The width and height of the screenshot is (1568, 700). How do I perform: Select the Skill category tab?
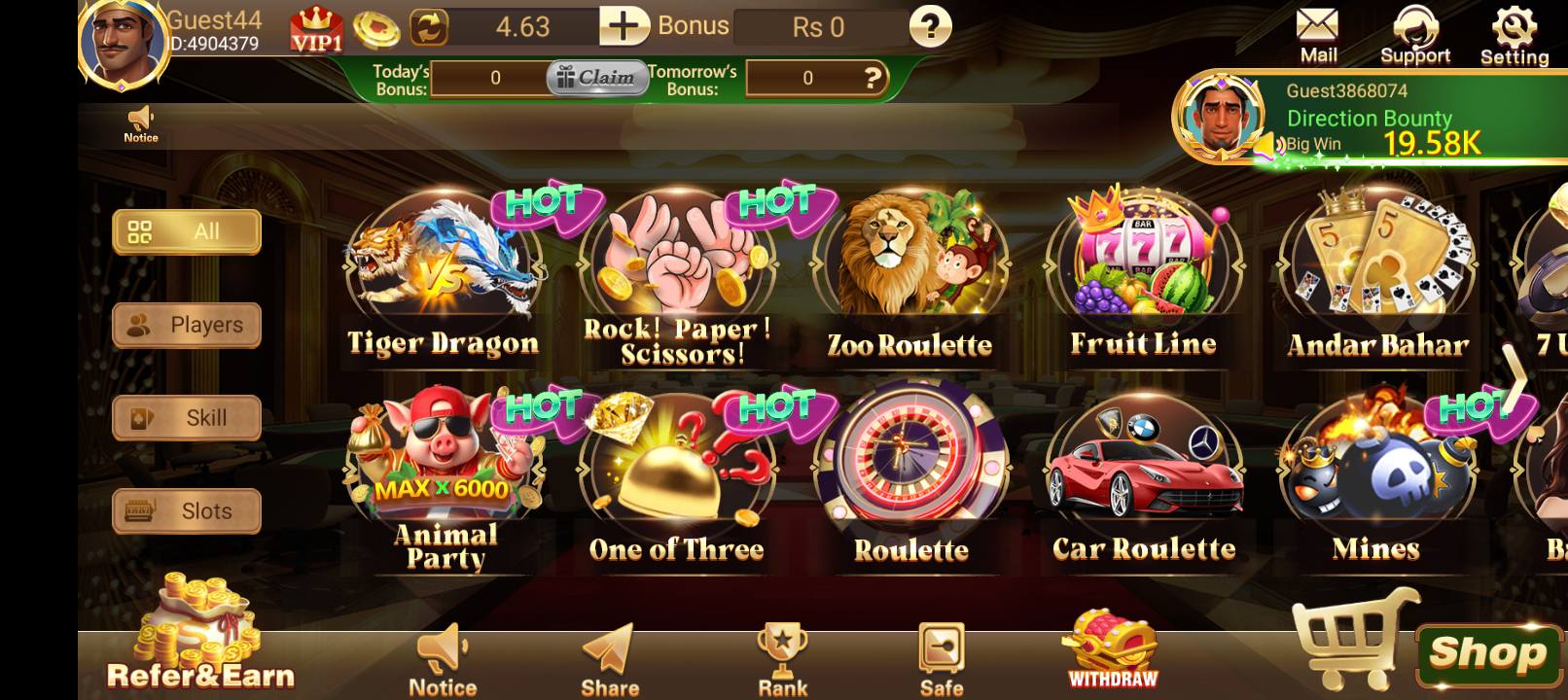(x=187, y=418)
